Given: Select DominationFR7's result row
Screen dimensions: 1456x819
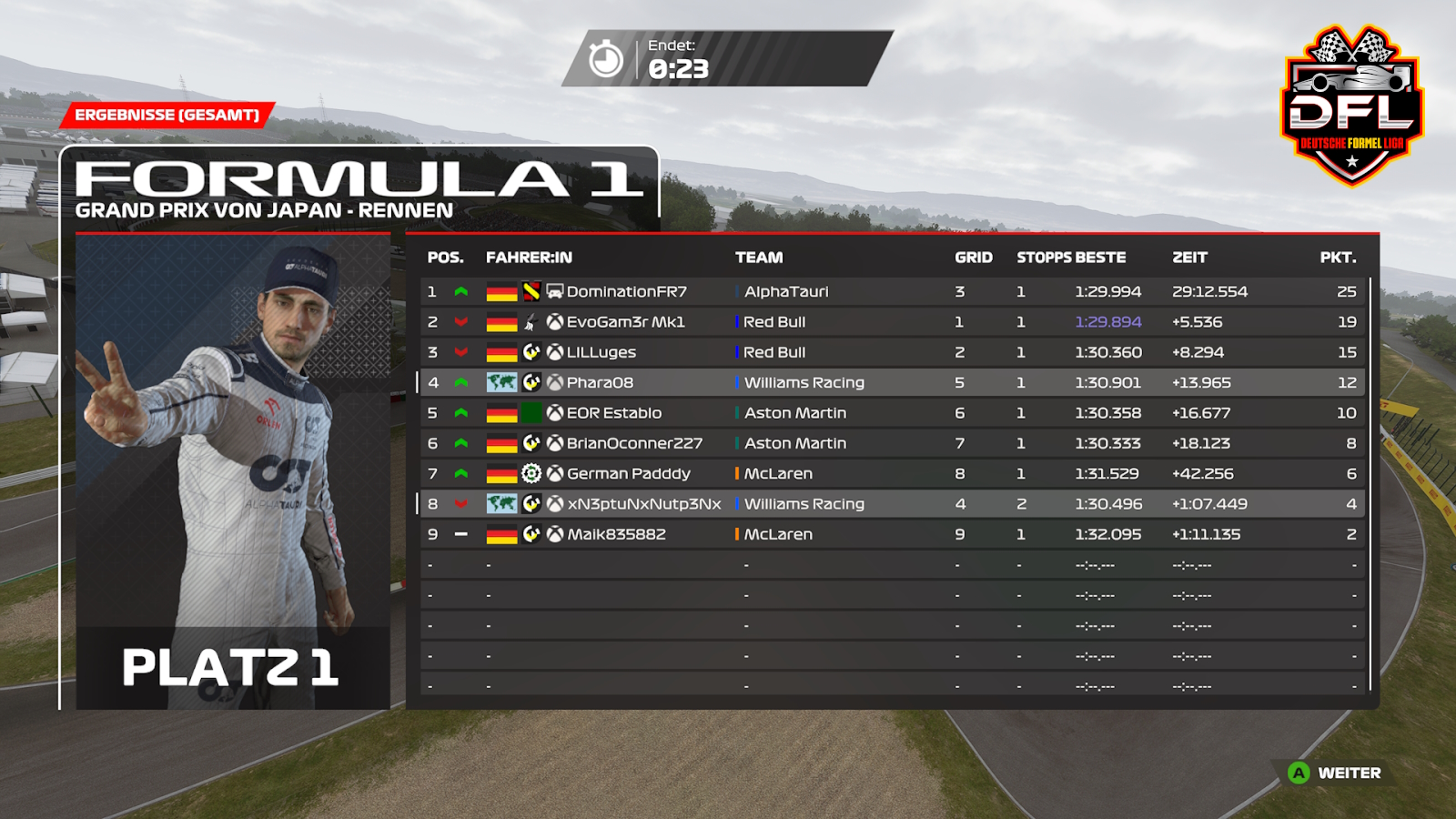Looking at the screenshot, I should click(x=892, y=291).
